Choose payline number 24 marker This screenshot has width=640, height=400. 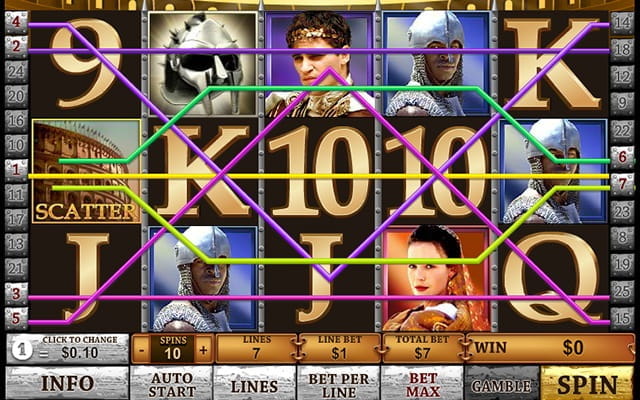(x=16, y=70)
